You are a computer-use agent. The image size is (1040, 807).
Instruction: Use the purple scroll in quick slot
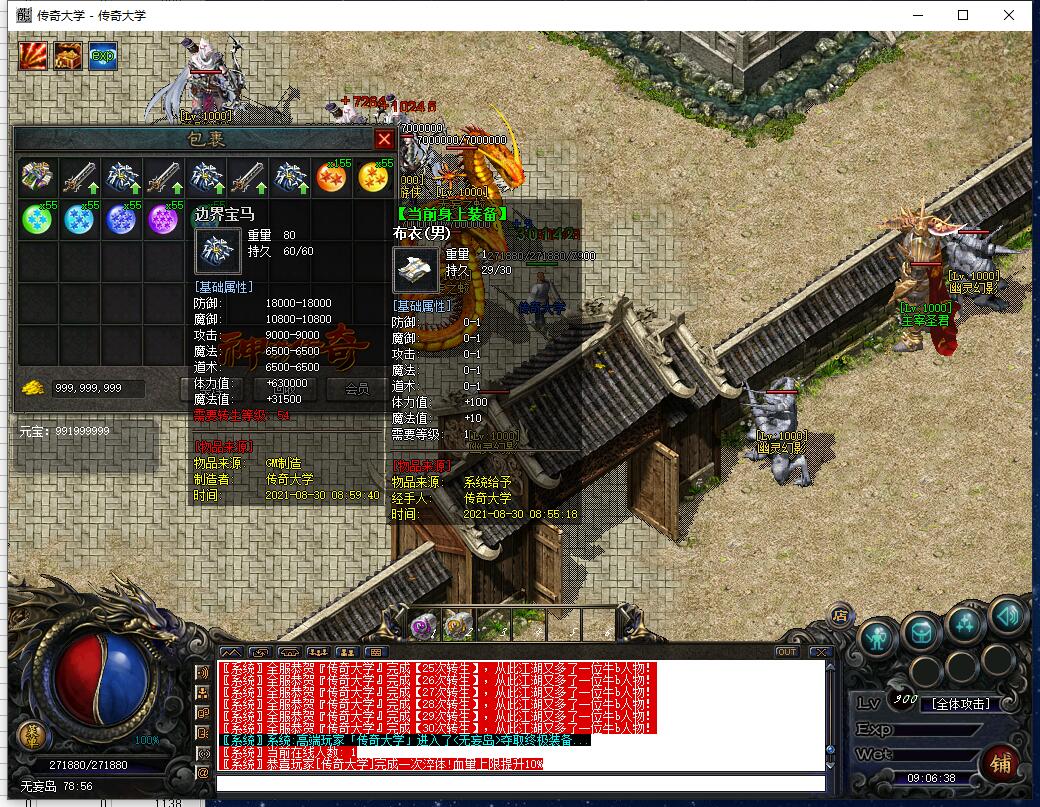coord(423,625)
